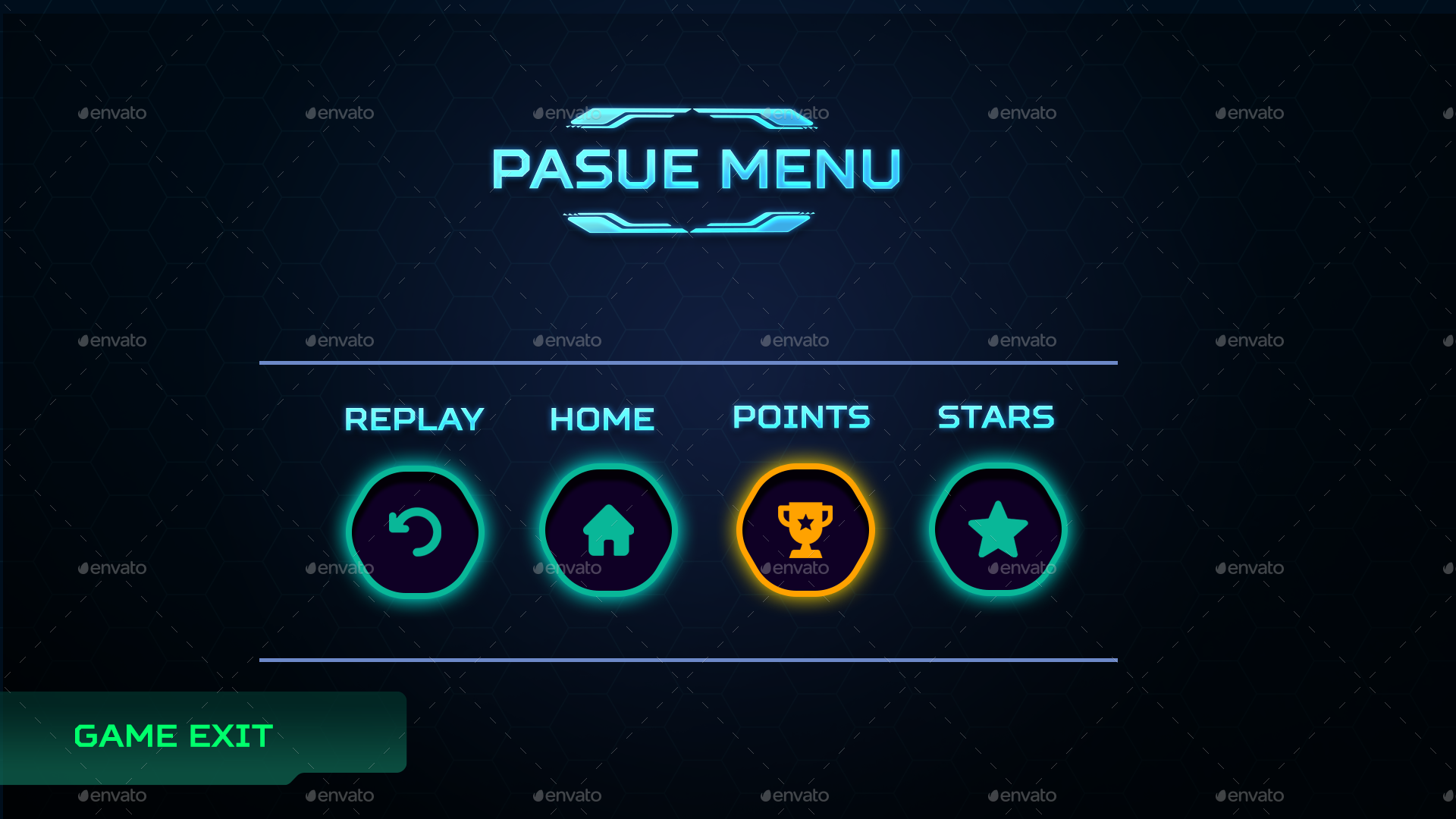The width and height of the screenshot is (1456, 819).
Task: Click the GAME EXIT button
Action: tap(173, 734)
